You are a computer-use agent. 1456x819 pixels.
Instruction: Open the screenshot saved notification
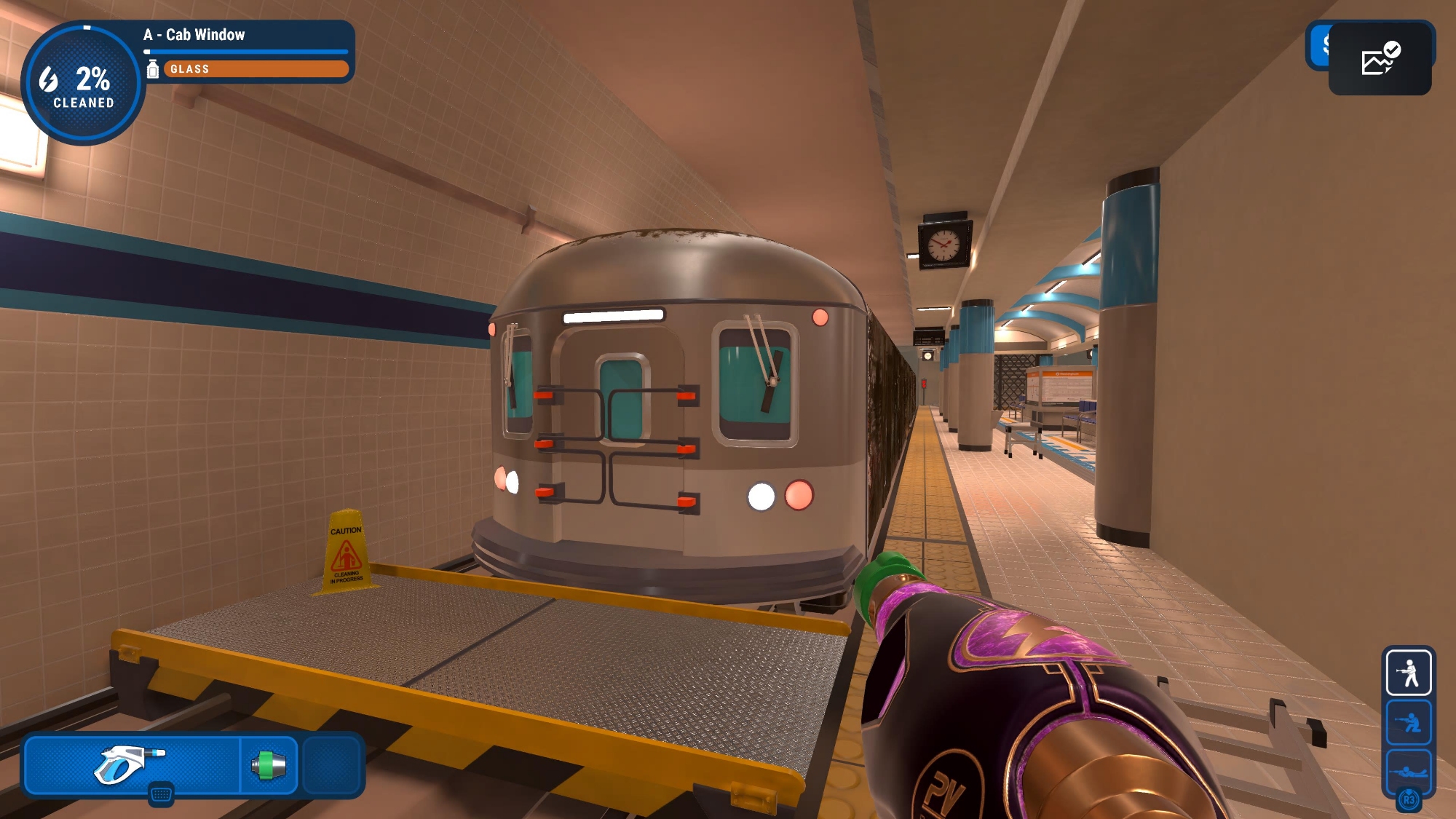[x=1380, y=59]
